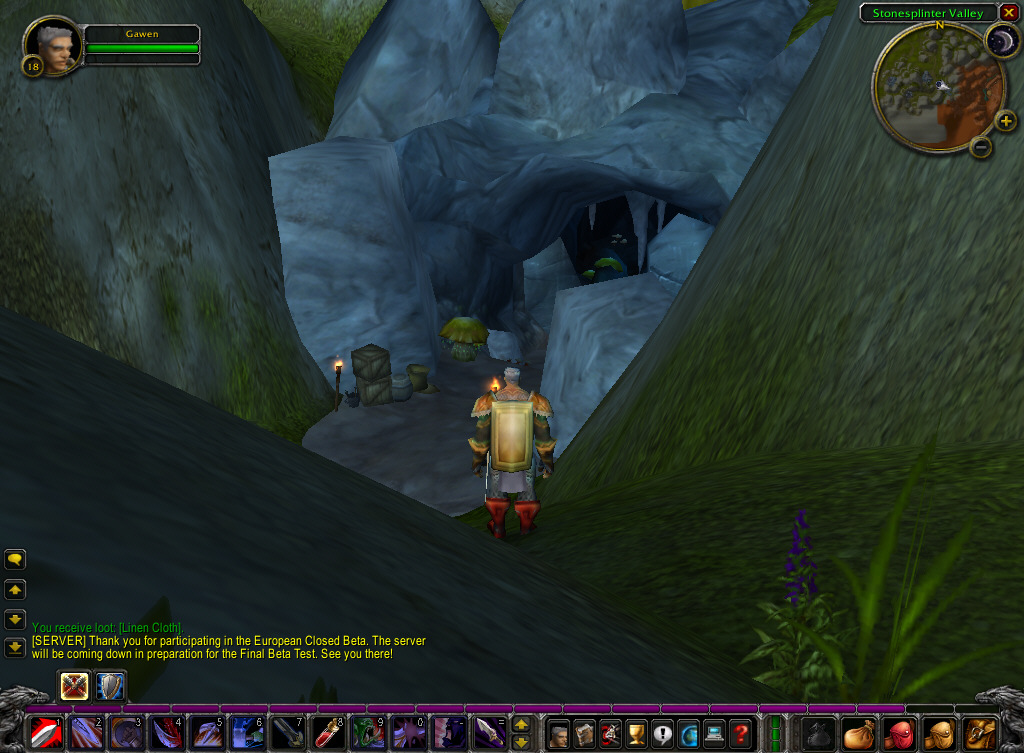The width and height of the screenshot is (1024, 753).
Task: Open the chat menu speech bubble button
Action: click(15, 560)
